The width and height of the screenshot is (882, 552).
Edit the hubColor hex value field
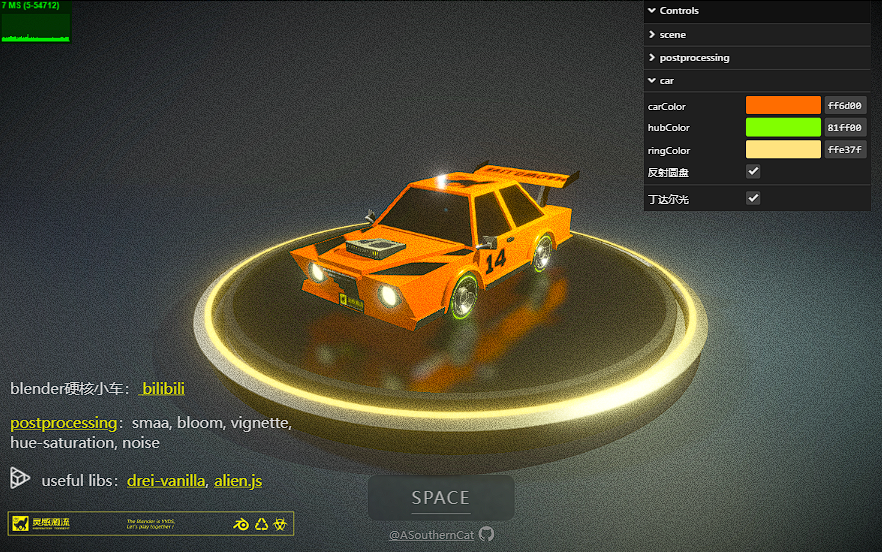pyautogui.click(x=845, y=127)
